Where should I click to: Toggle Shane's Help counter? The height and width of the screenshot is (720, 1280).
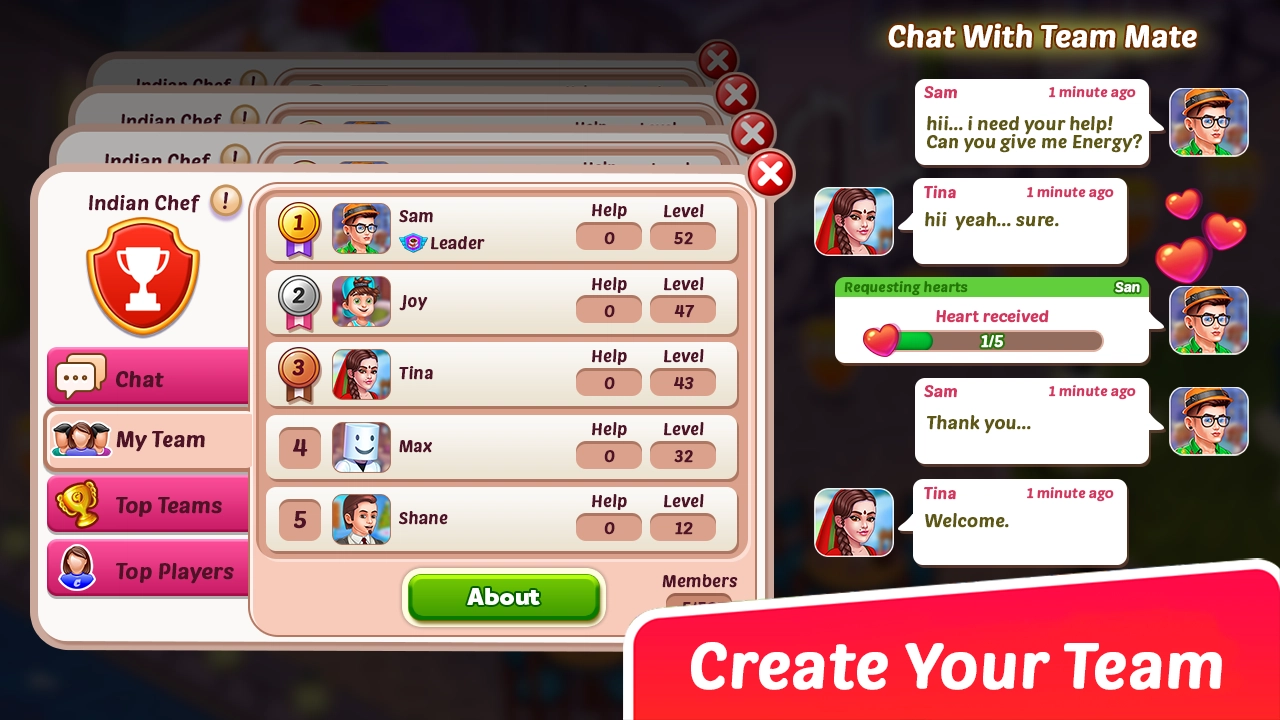point(608,527)
